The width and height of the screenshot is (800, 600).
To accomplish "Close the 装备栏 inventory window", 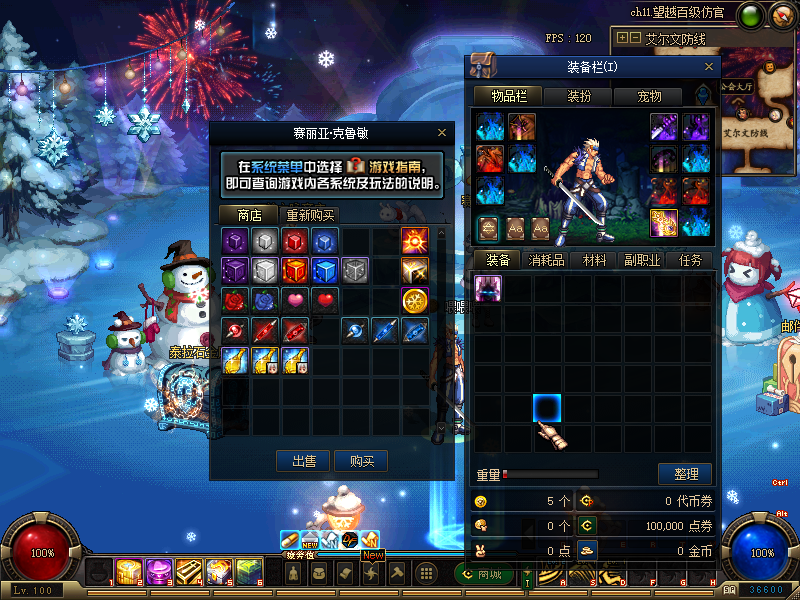I will [x=709, y=67].
